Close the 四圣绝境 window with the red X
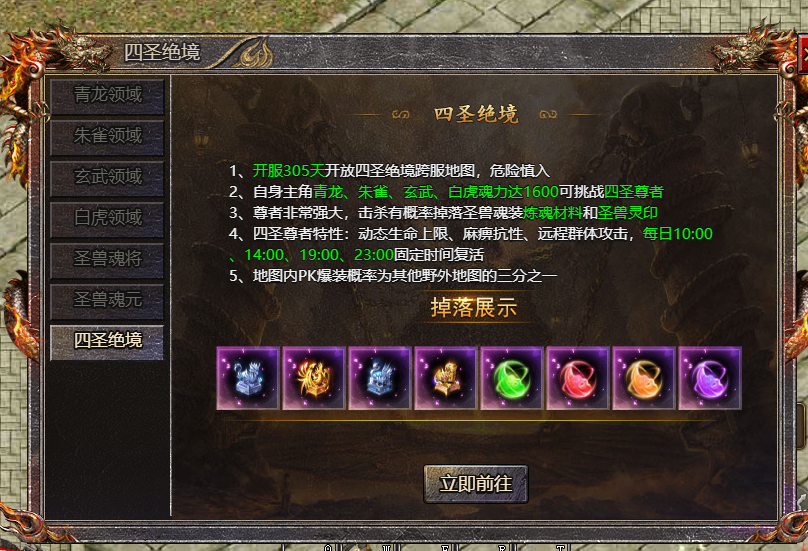 [801, 52]
